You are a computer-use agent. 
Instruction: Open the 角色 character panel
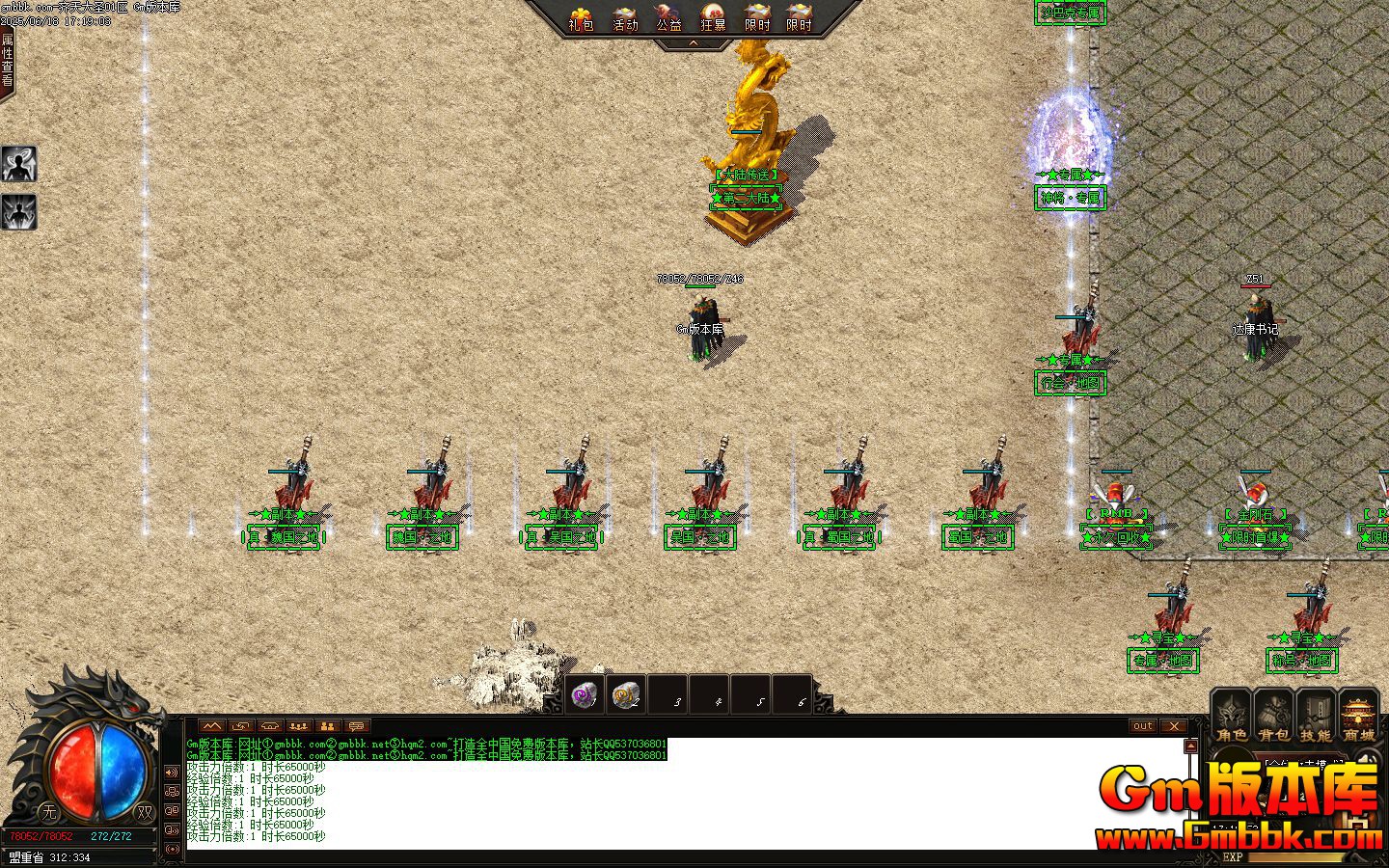pyautogui.click(x=1232, y=717)
